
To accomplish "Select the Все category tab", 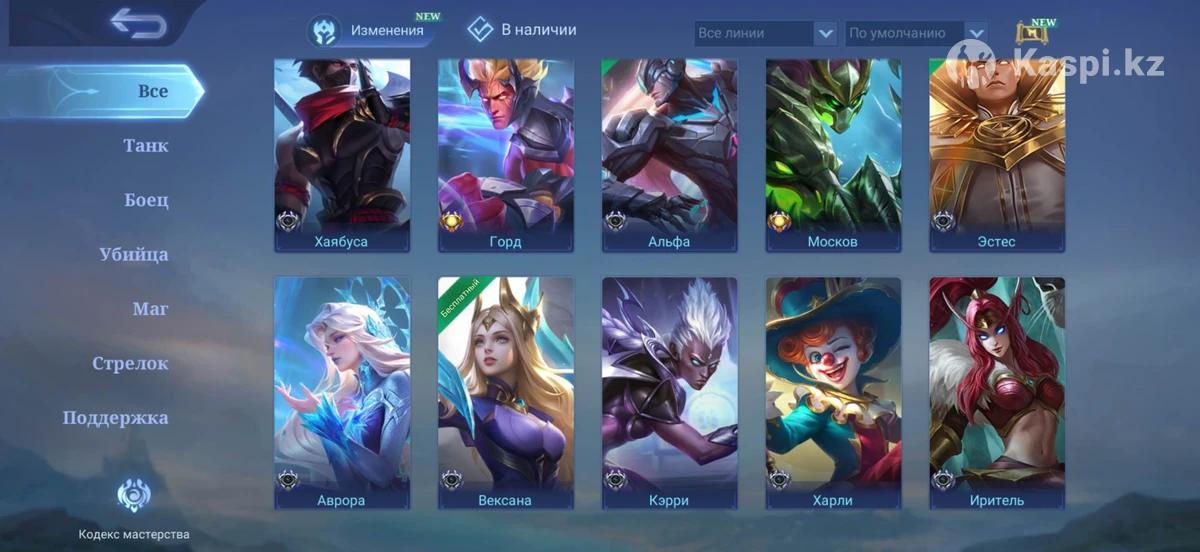I will pos(152,91).
